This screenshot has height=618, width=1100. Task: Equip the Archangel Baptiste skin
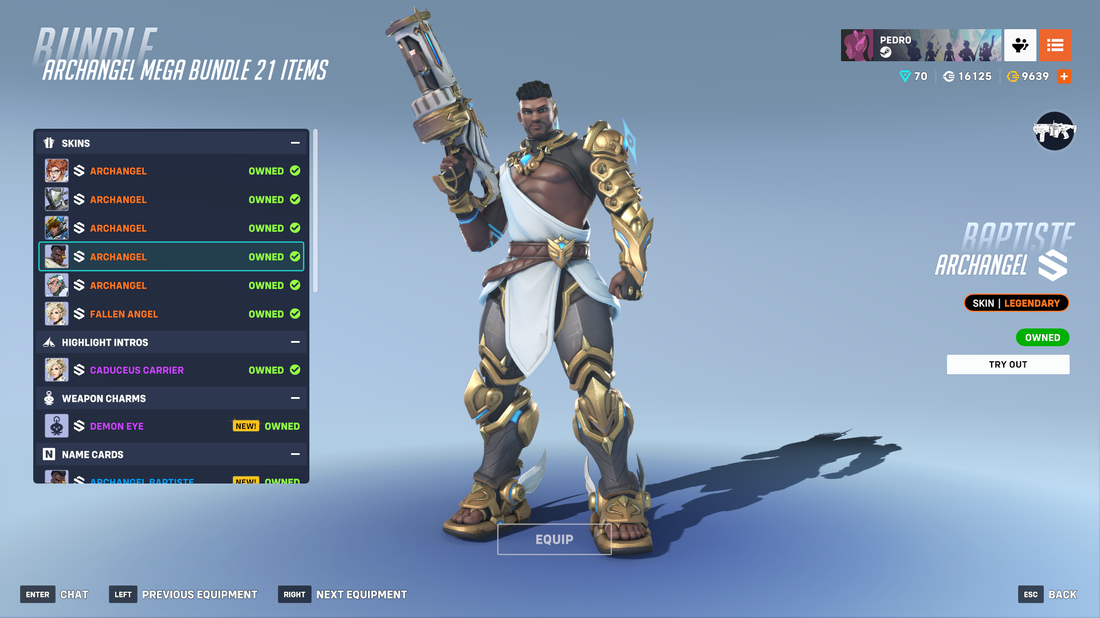(x=554, y=539)
